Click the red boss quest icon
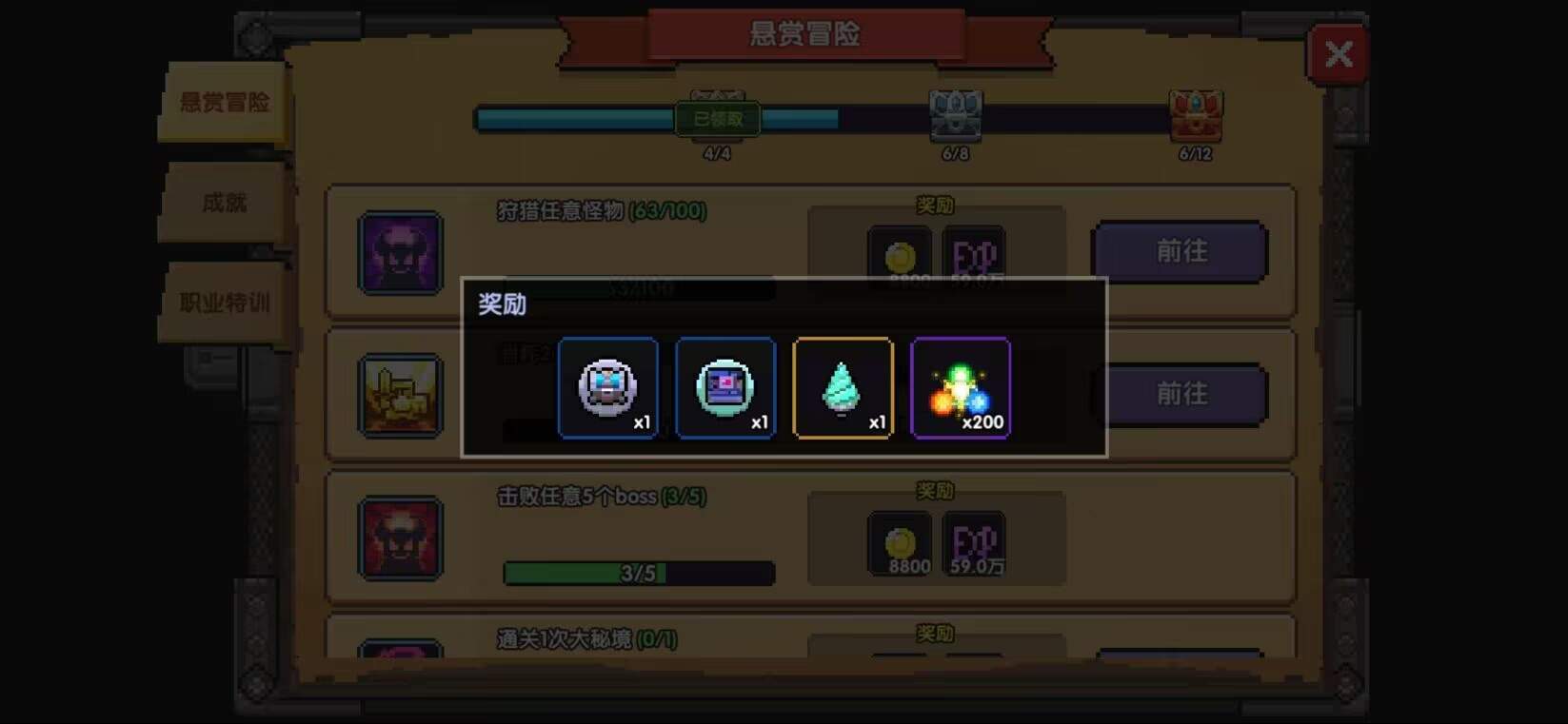1568x724 pixels. (400, 539)
